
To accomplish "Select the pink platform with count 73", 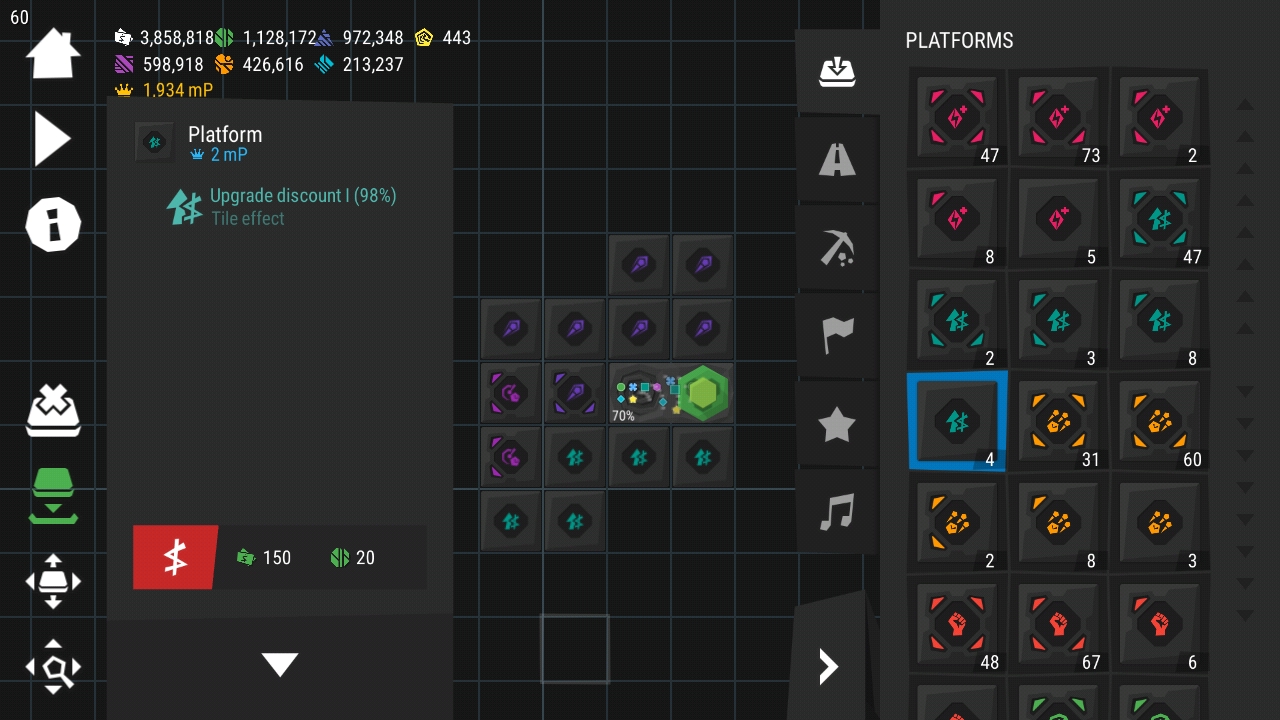I will click(x=1058, y=117).
